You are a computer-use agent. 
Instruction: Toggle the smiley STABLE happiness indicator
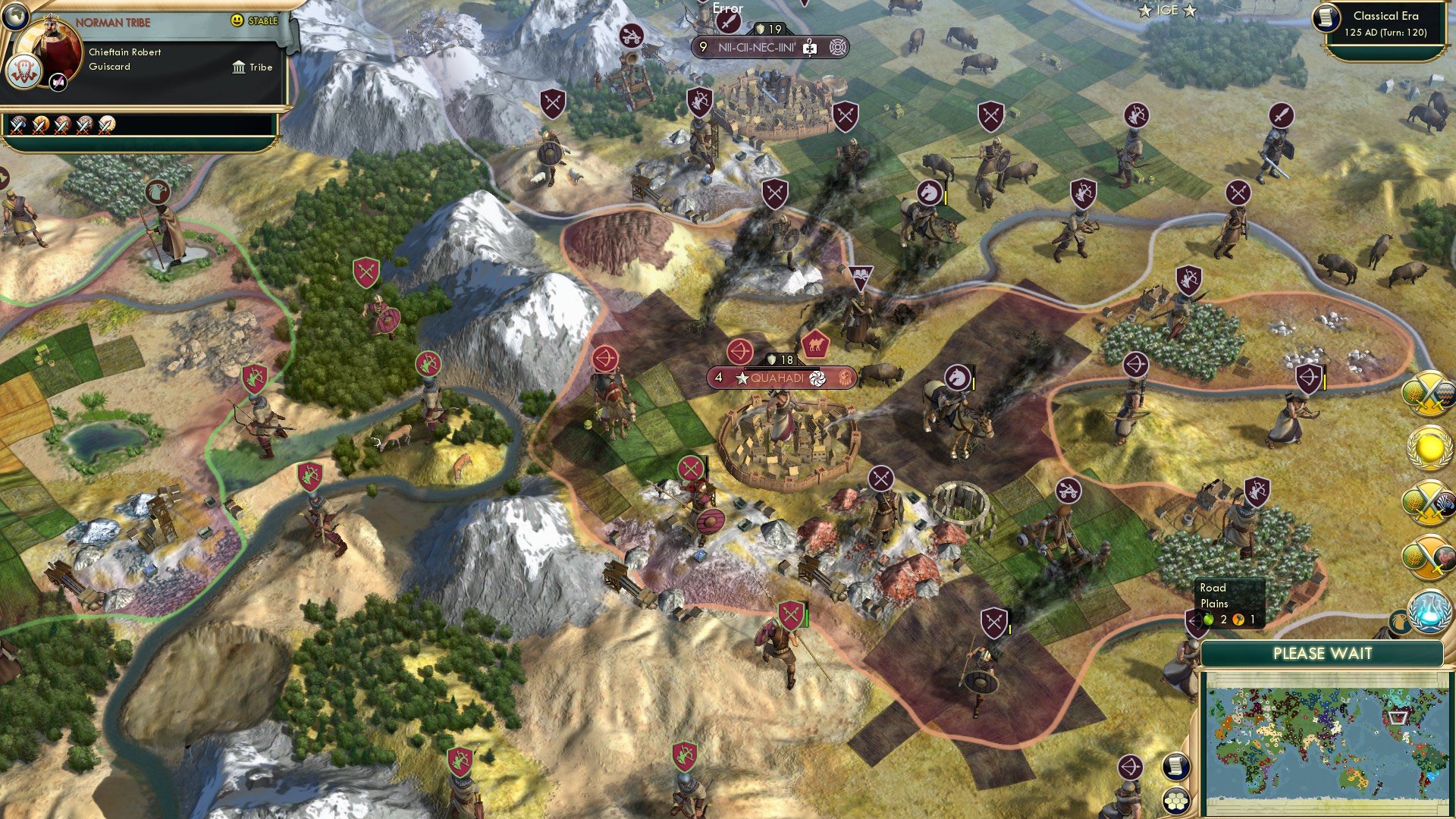pos(236,21)
